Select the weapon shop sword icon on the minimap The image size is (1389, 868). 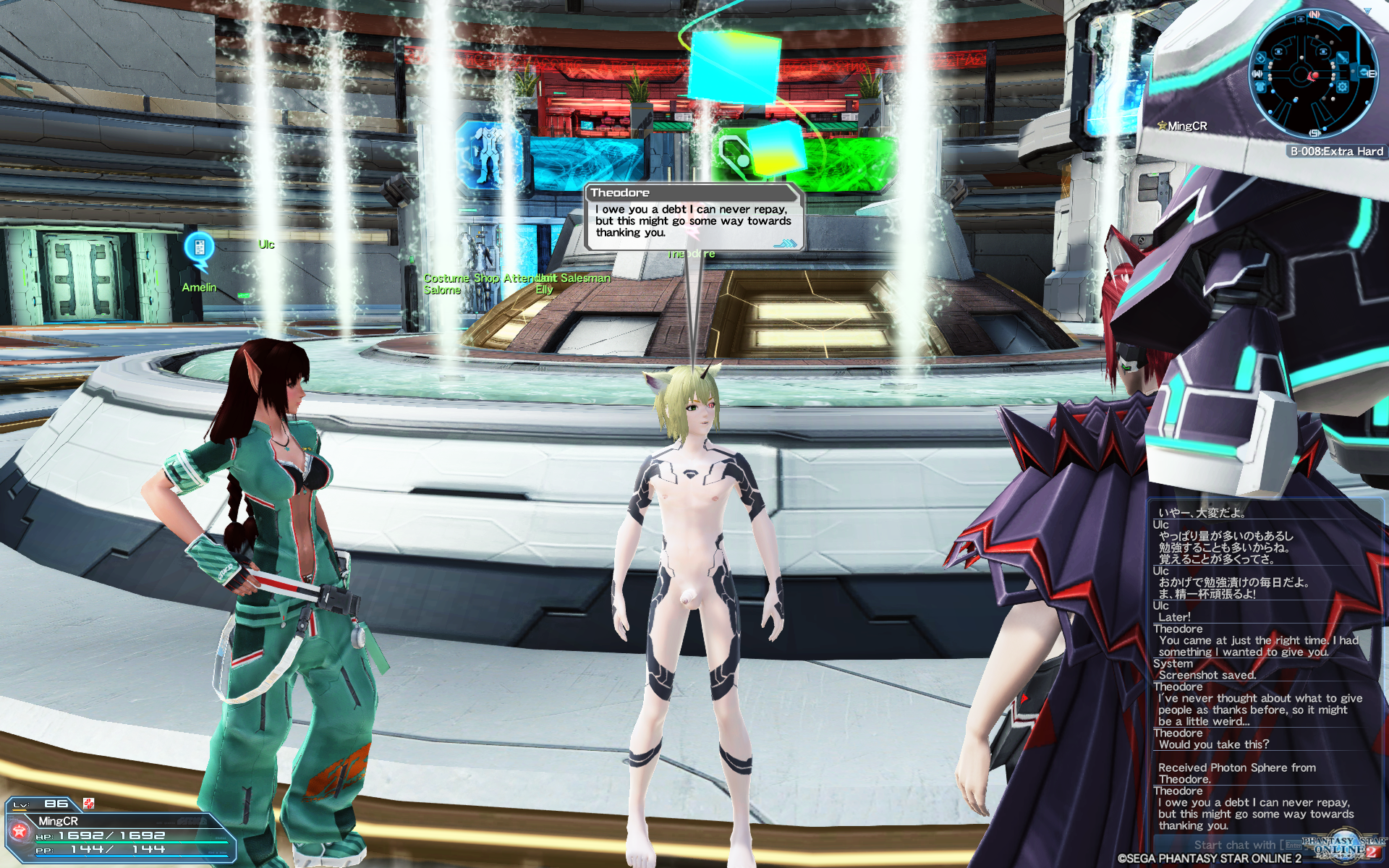[x=1343, y=59]
